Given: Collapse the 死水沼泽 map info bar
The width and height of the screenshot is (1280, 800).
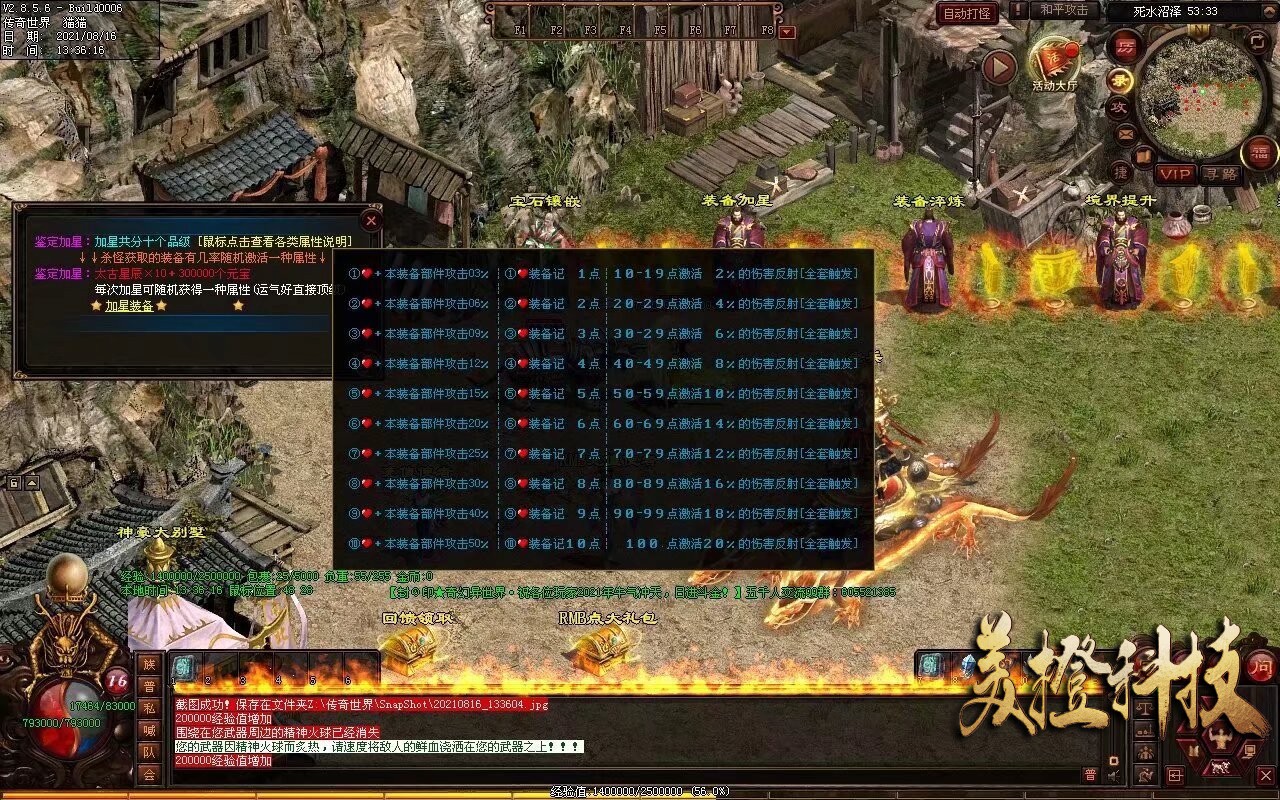Looking at the screenshot, I should coord(1270,10).
